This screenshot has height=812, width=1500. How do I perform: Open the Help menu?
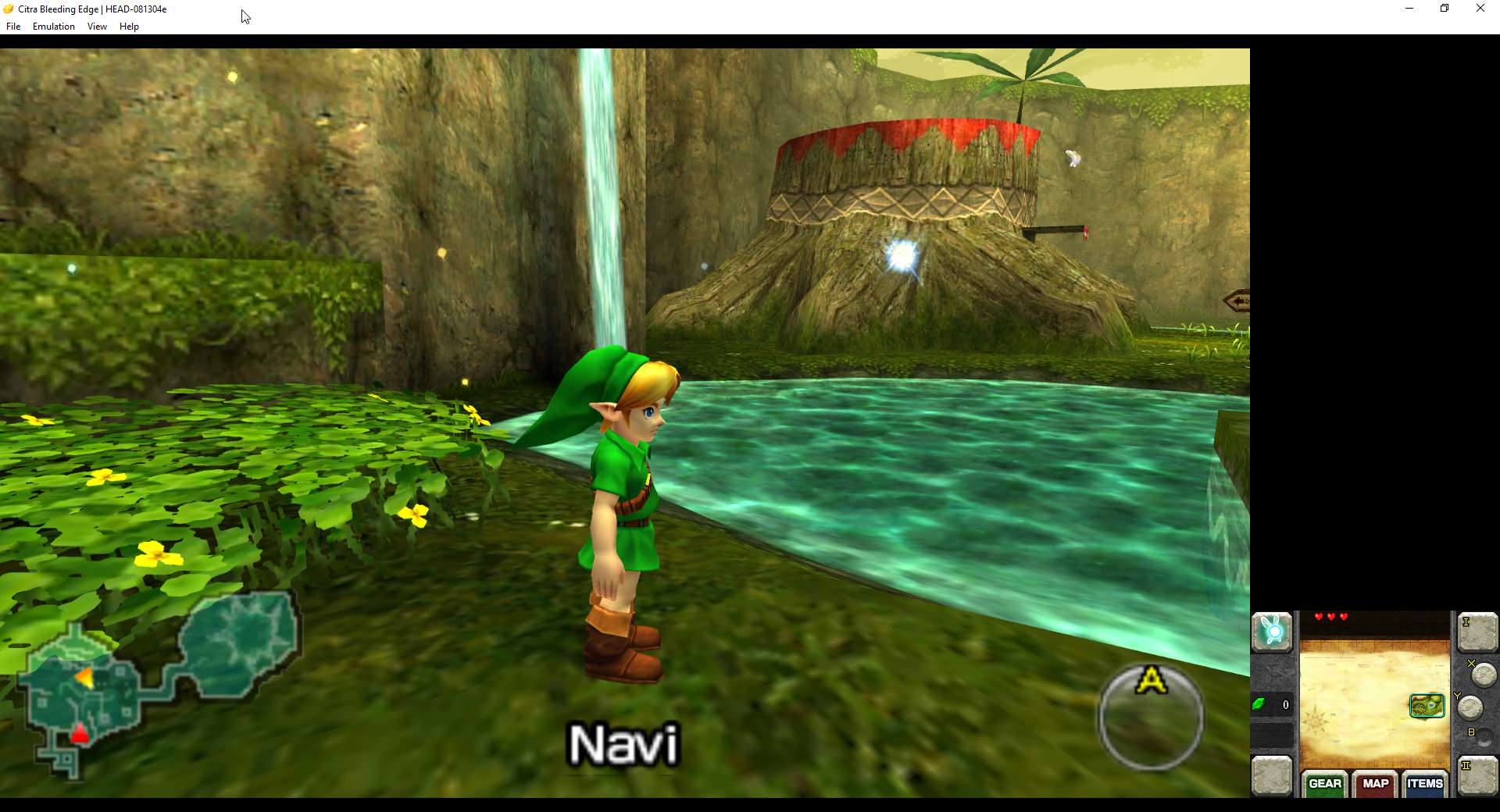click(129, 26)
